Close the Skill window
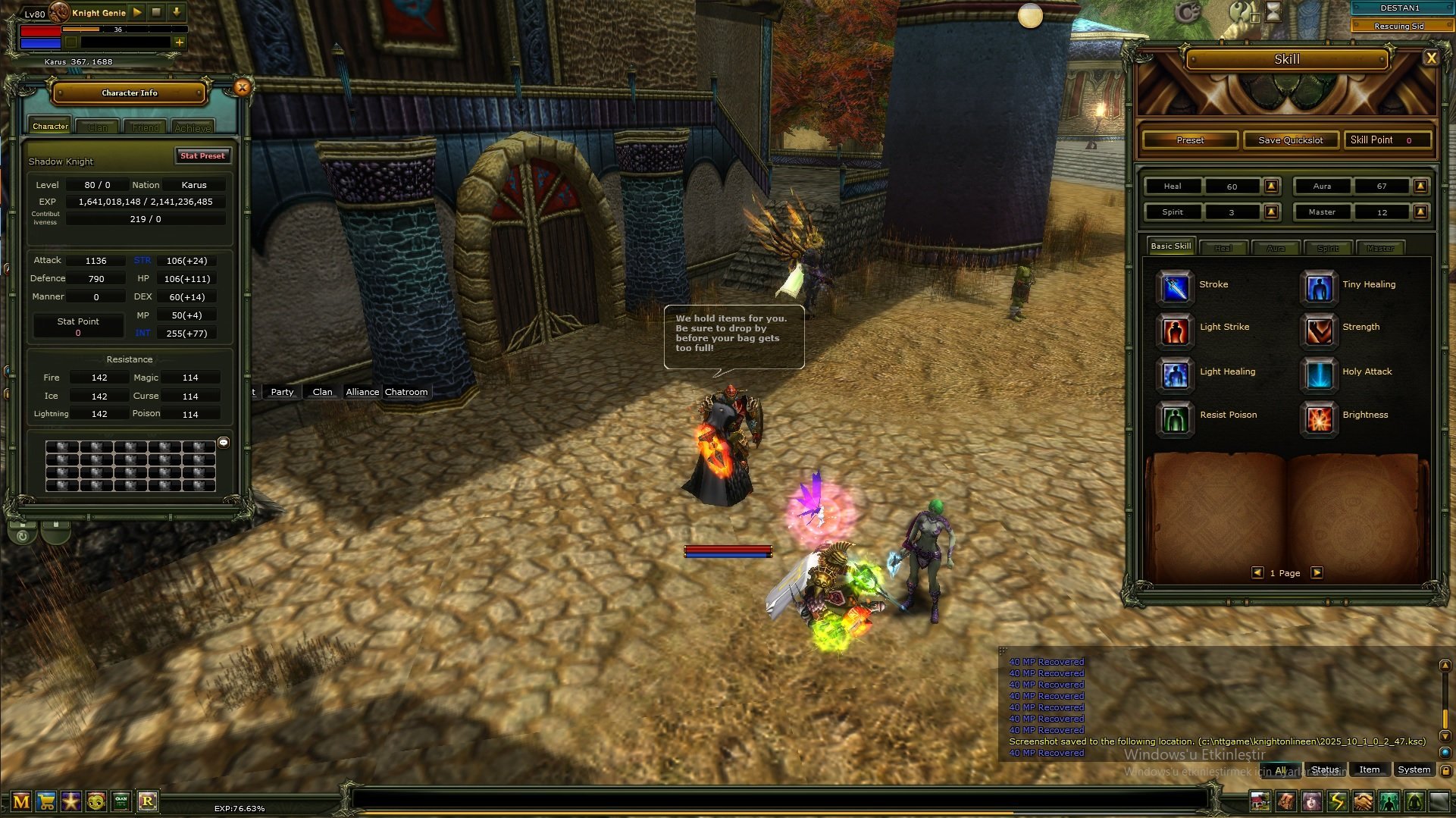Screen dimensions: 1456x818 pos(1431,58)
